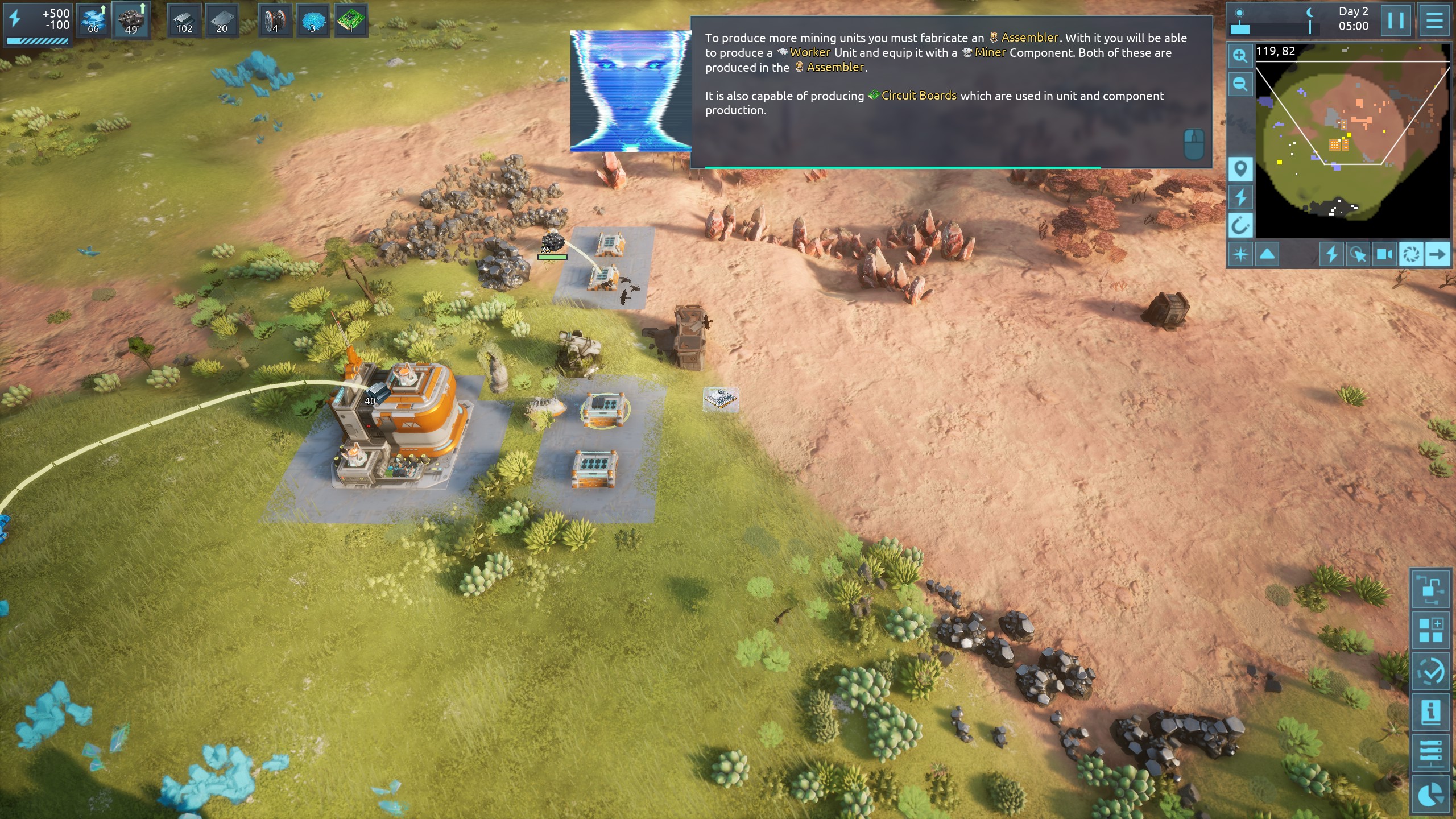Toggle the magnet icon minimap button
Image resolution: width=1456 pixels, height=819 pixels.
(x=1240, y=226)
